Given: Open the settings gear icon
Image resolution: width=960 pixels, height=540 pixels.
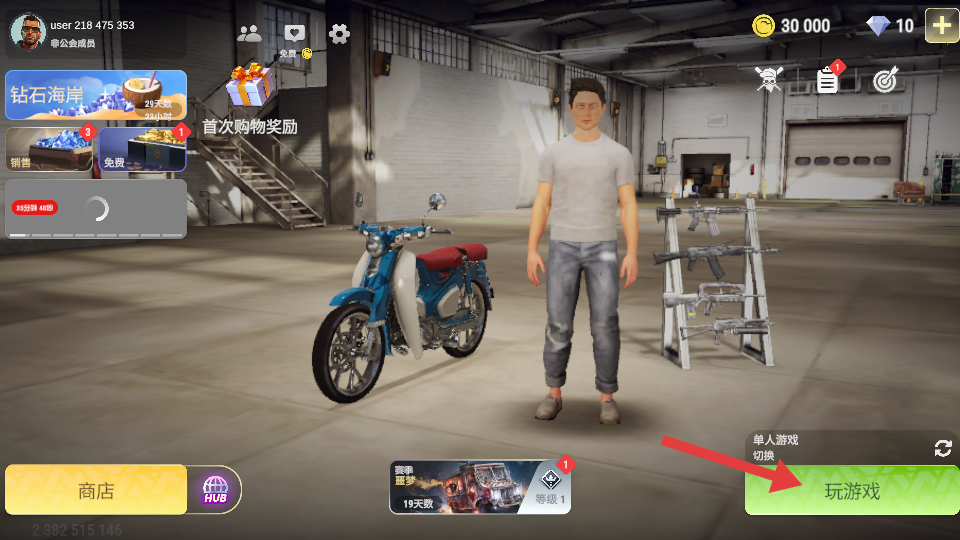Looking at the screenshot, I should (x=339, y=33).
